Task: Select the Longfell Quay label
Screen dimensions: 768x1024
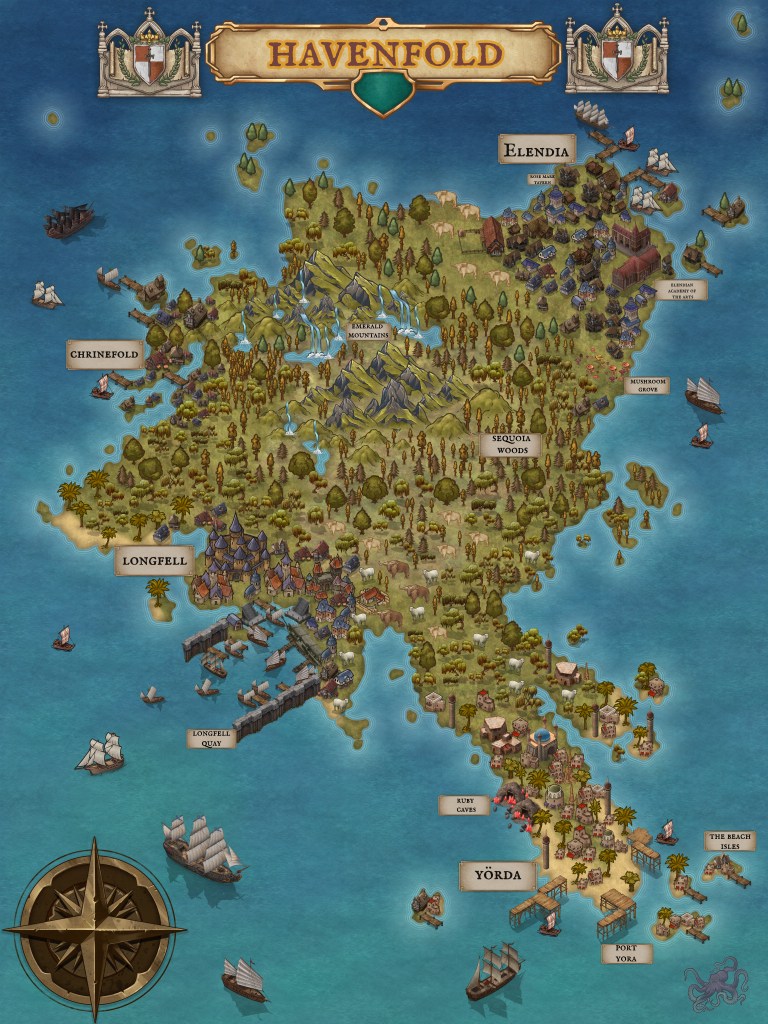Action: tap(212, 738)
